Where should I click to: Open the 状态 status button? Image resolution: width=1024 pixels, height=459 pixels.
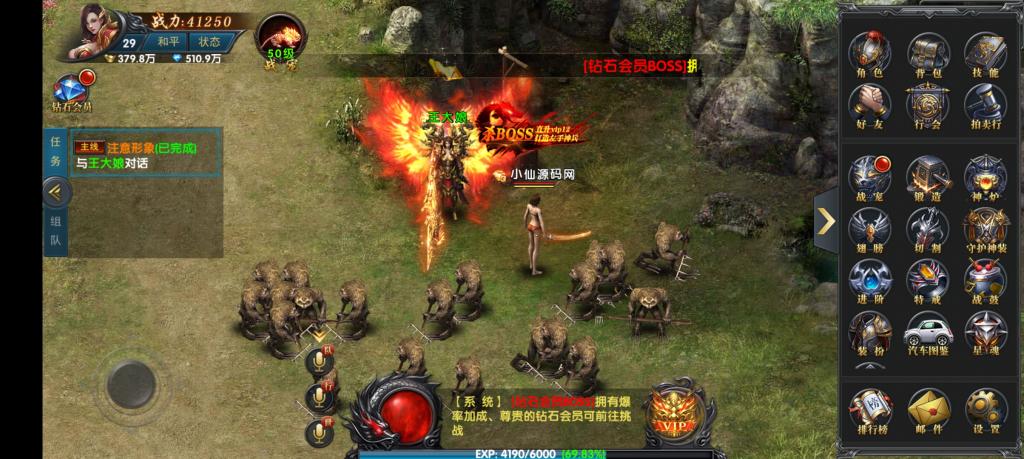click(209, 42)
